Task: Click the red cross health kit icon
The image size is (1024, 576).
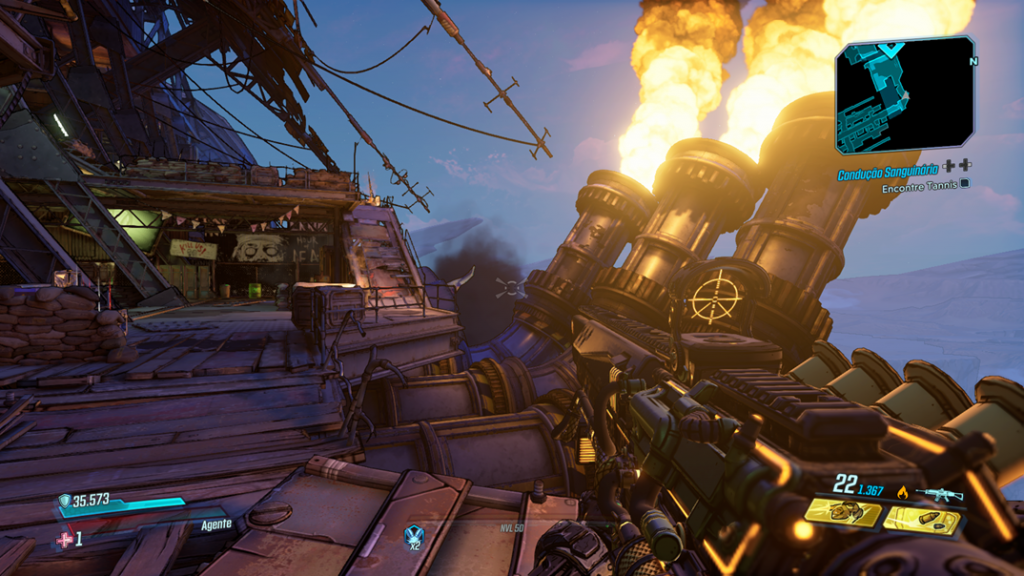Action: pos(65,538)
